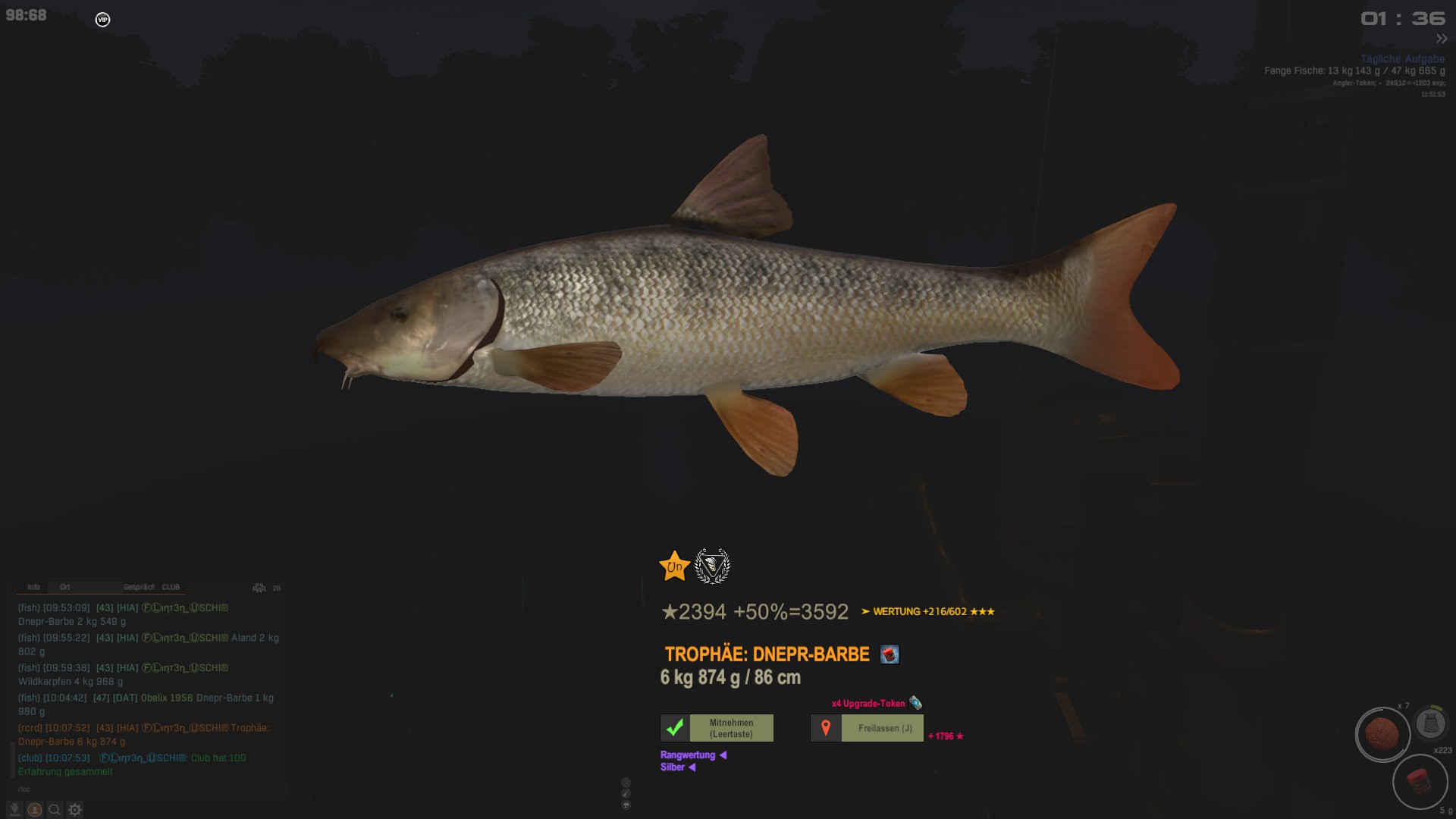Open the player profile icon below chat

[35, 809]
